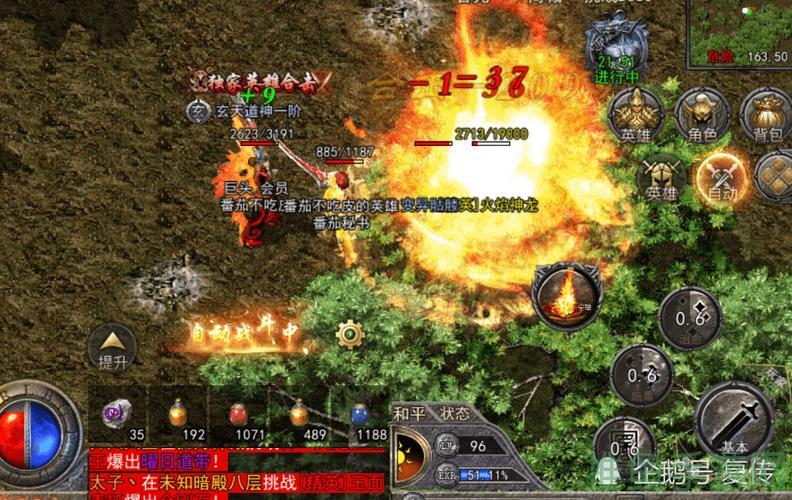Open the four-diamond grid menu icon
Screen dimensions: 792x500
pyautogui.click(x=775, y=177)
